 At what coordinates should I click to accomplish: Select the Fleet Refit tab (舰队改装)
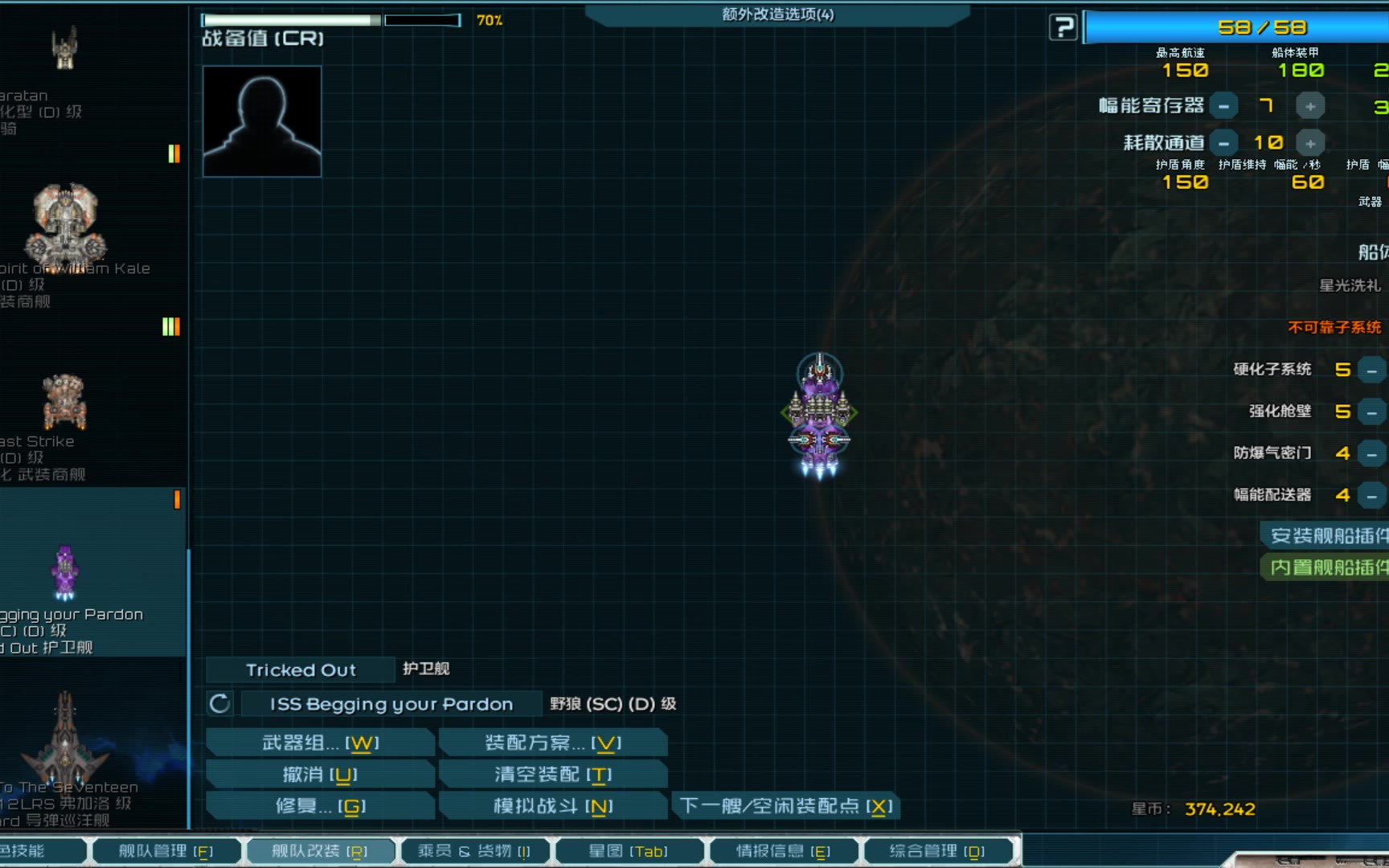(319, 851)
